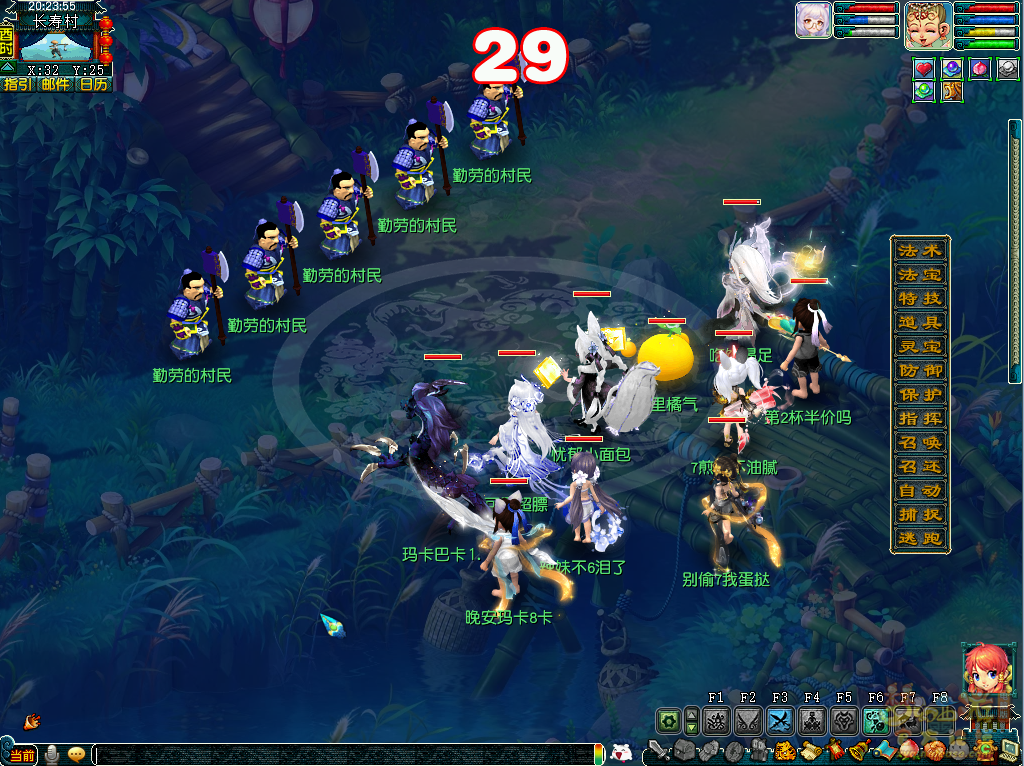This screenshot has height=766, width=1024.
Task: Choose the 防御 defend command
Action: coord(920,370)
